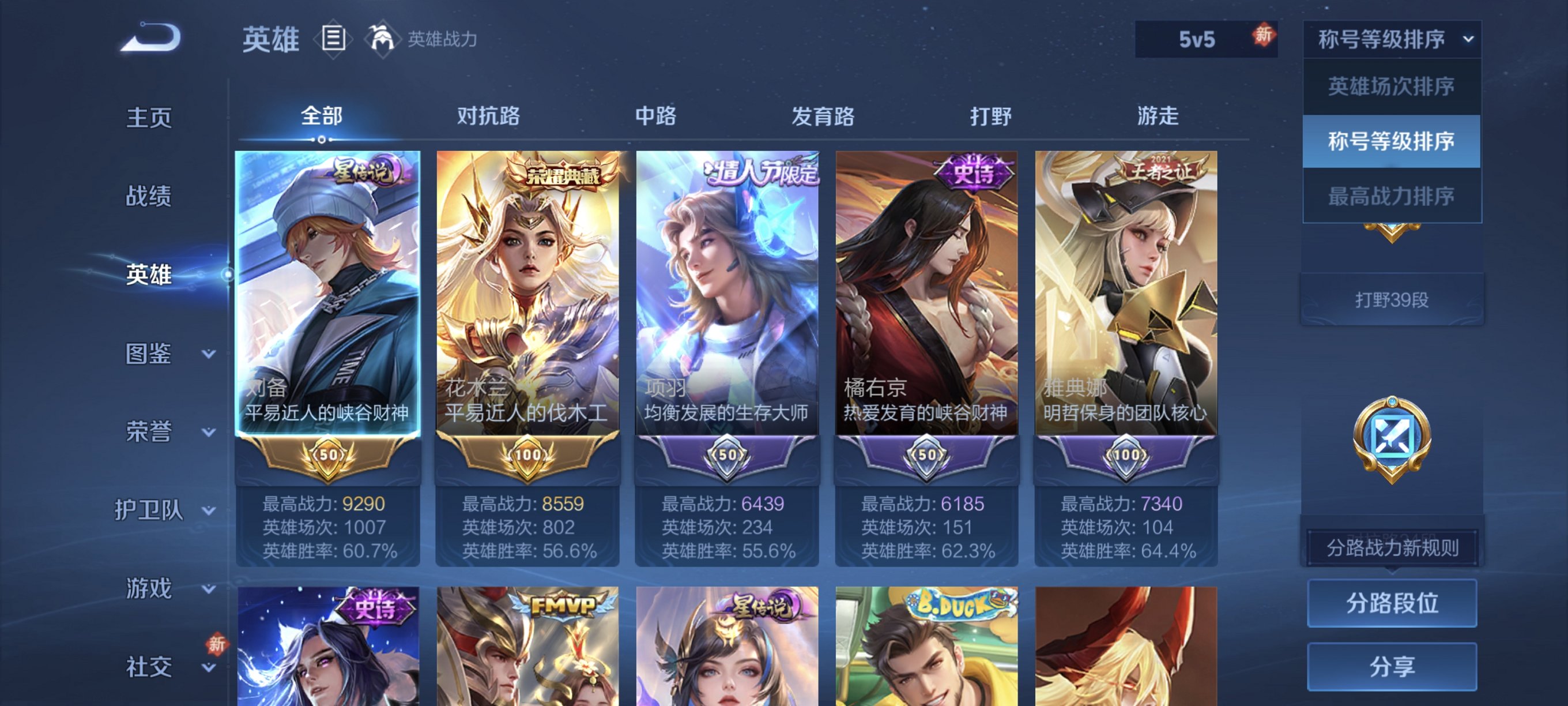Select the 称号等级排序 sort option

coord(1393,142)
